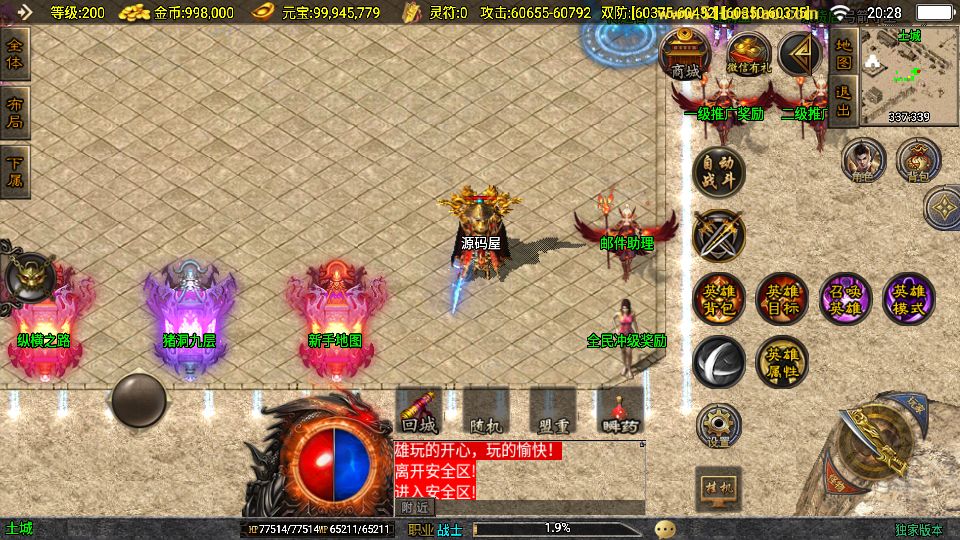Open 英雄背包 hero bag
Image resolution: width=960 pixels, height=540 pixels.
(718, 298)
